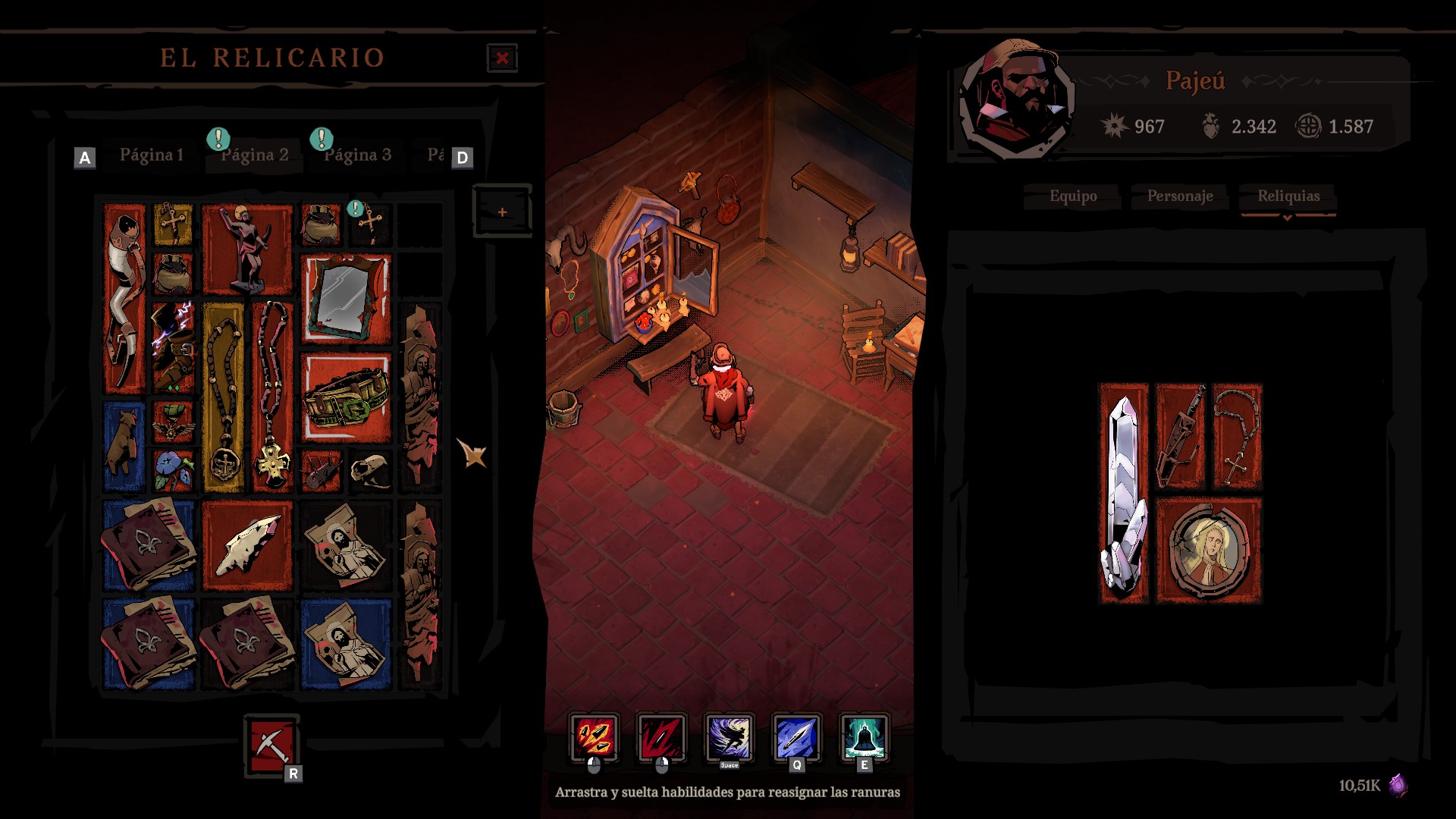Viewport: 1456px width, 819px height.
Task: Click the pickaxe button below the relic grid
Action: [271, 745]
